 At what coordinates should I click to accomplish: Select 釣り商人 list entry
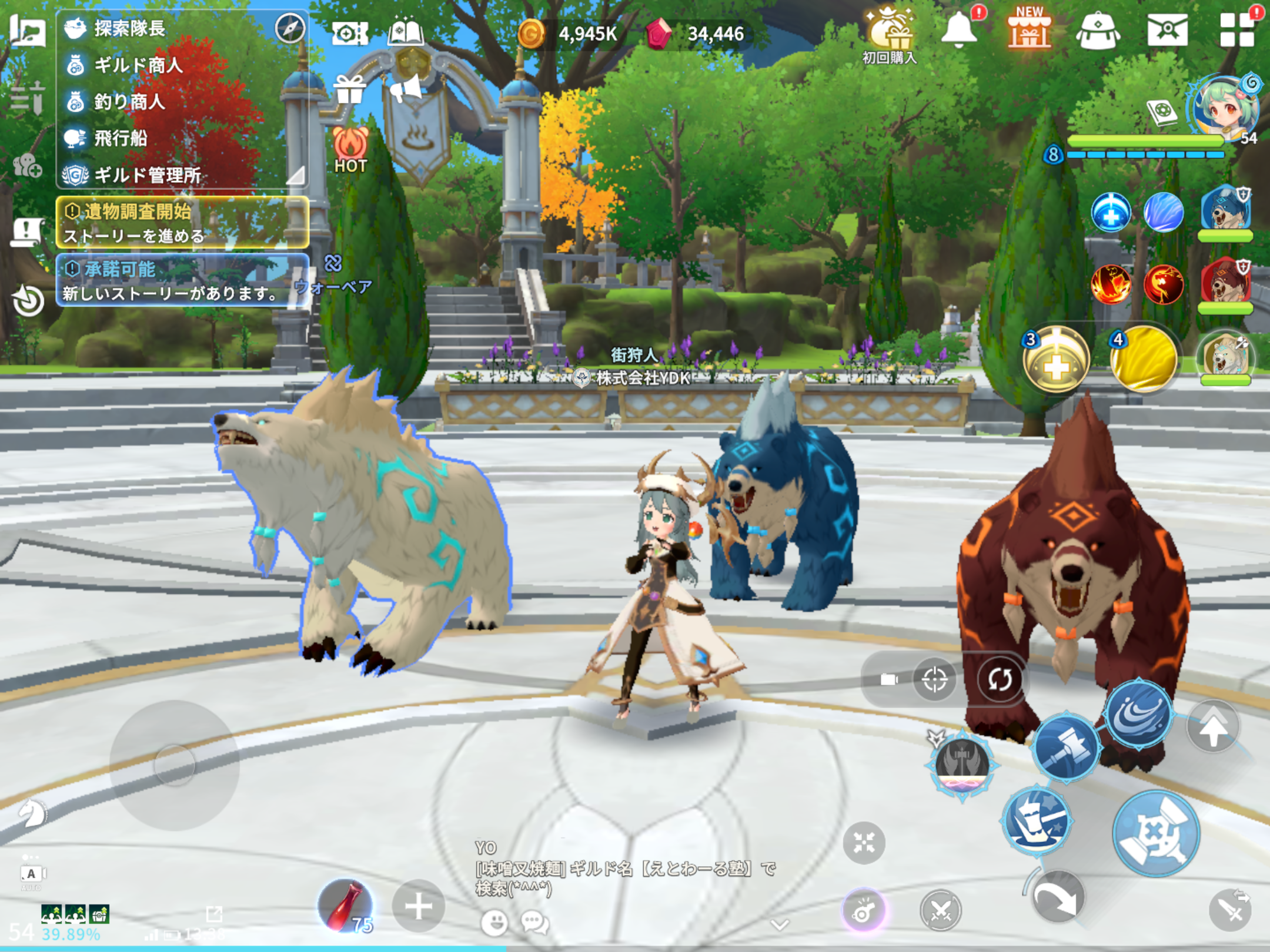tap(129, 102)
